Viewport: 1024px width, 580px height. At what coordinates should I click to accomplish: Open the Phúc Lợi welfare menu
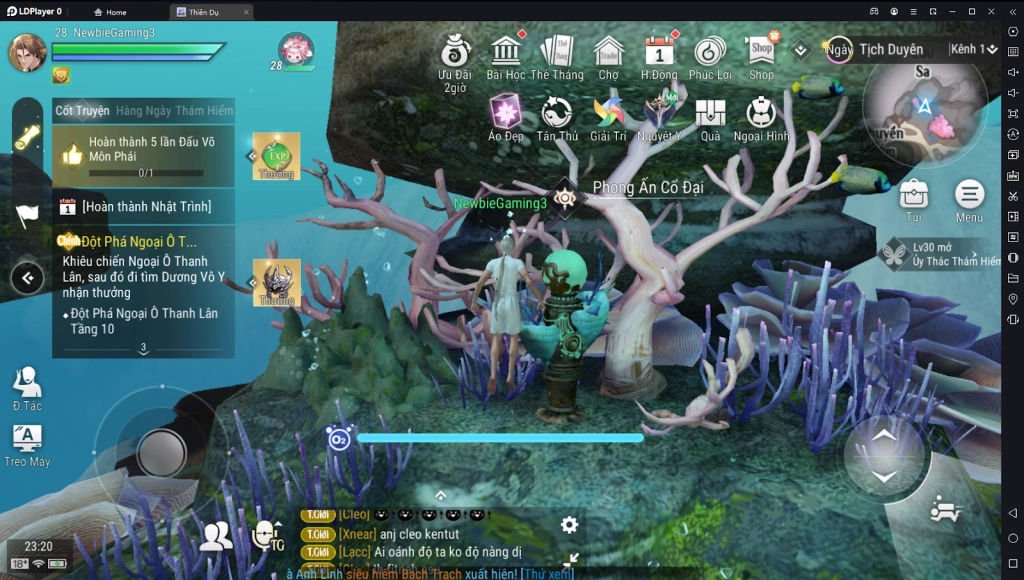pos(710,53)
